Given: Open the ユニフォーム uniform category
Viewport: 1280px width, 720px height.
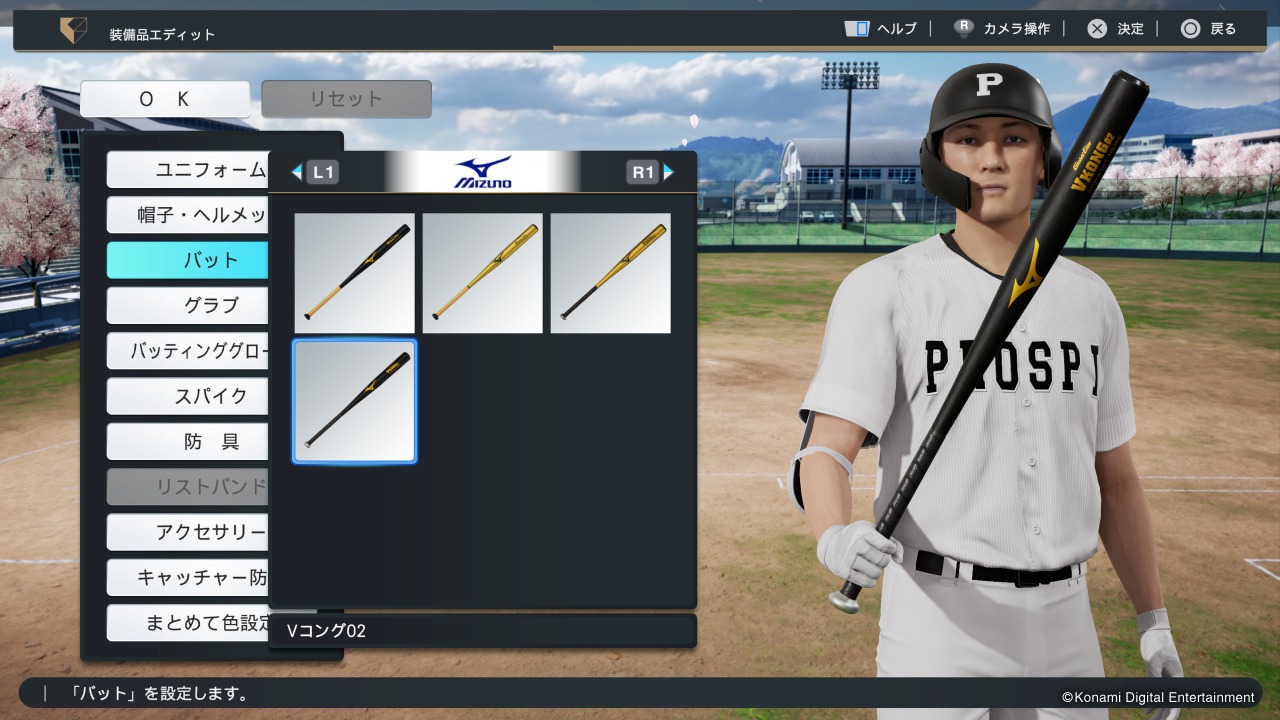Looking at the screenshot, I should (188, 170).
